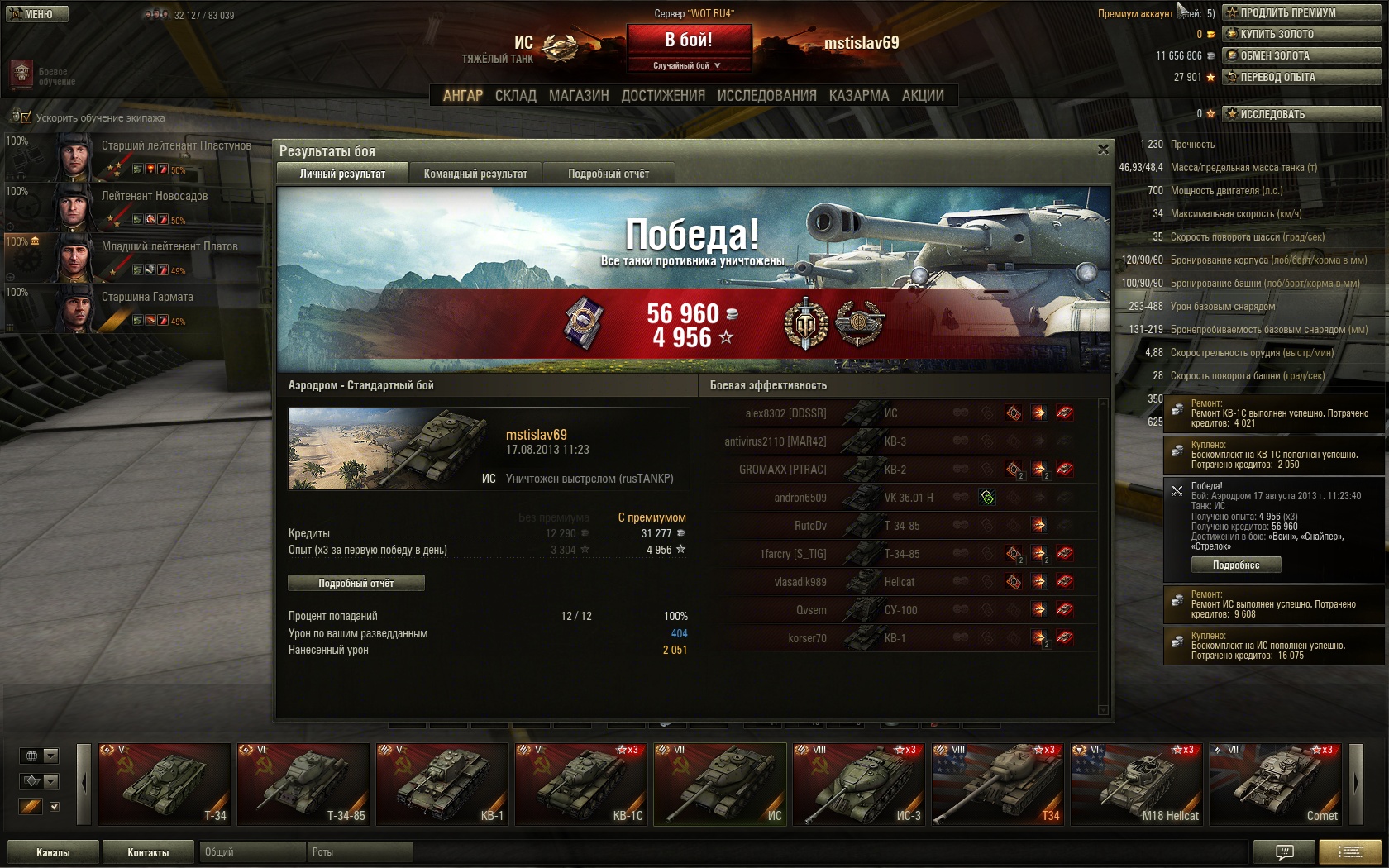The image size is (1389, 868).
Task: Open the "Меню" button
Action: coord(37,14)
